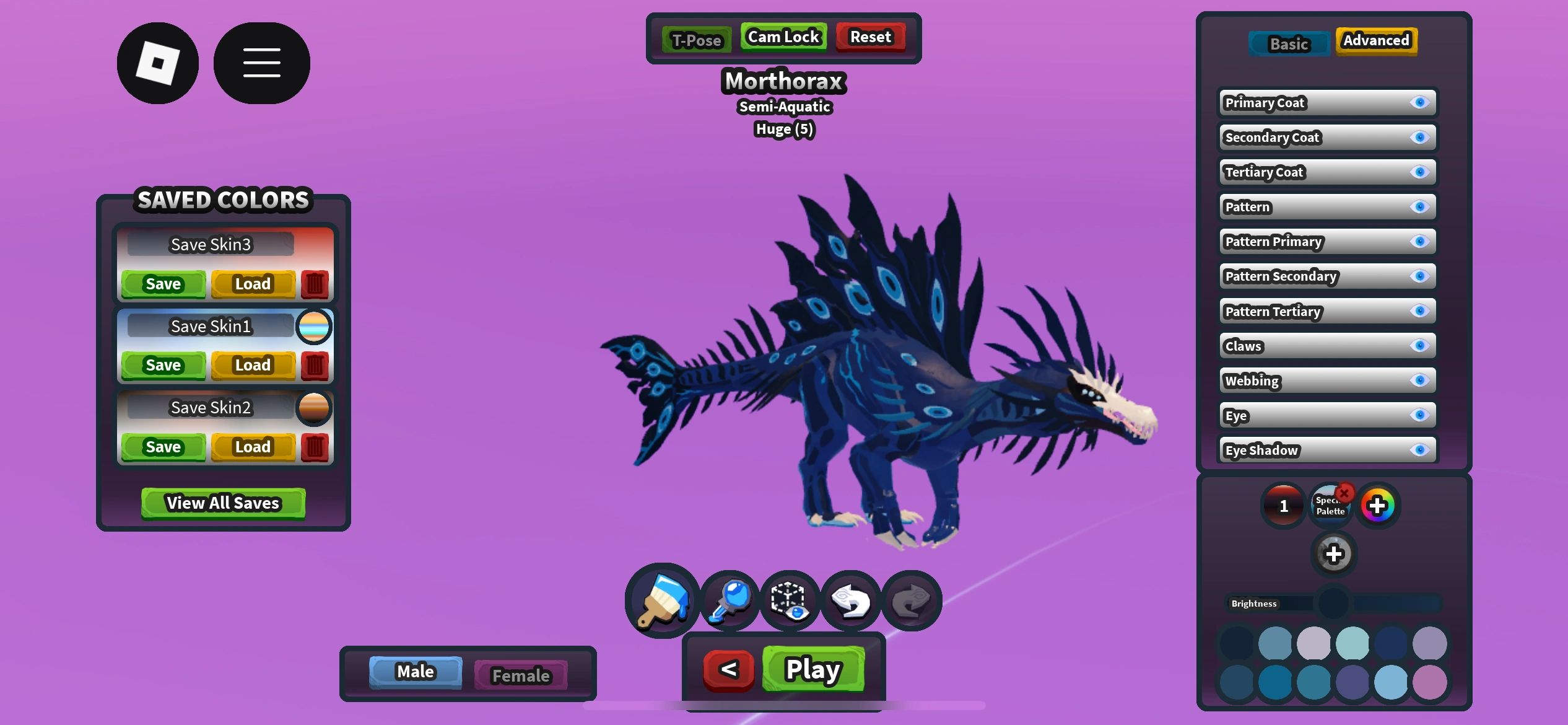Image resolution: width=1568 pixels, height=725 pixels.
Task: Click the cube-with-eye model view icon
Action: coord(789,600)
